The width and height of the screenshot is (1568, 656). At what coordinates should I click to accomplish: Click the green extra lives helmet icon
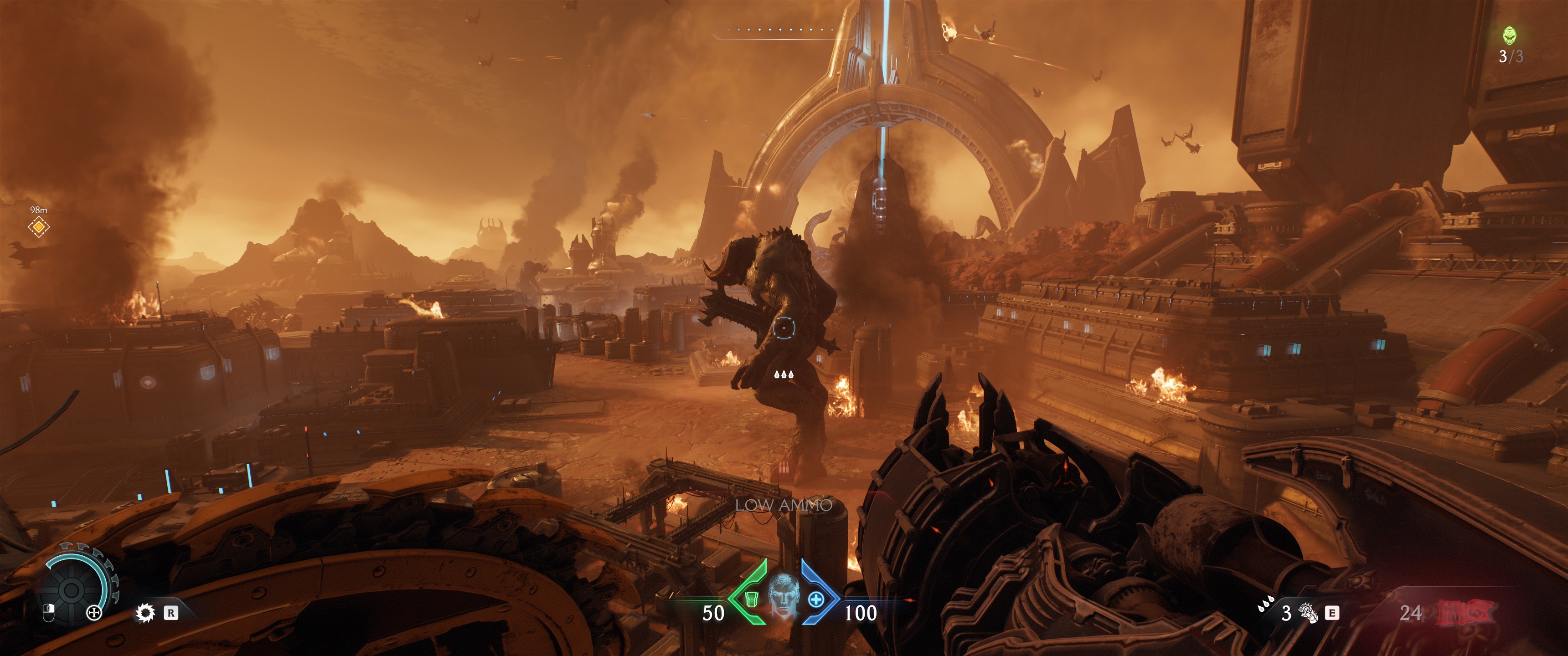tap(1510, 35)
